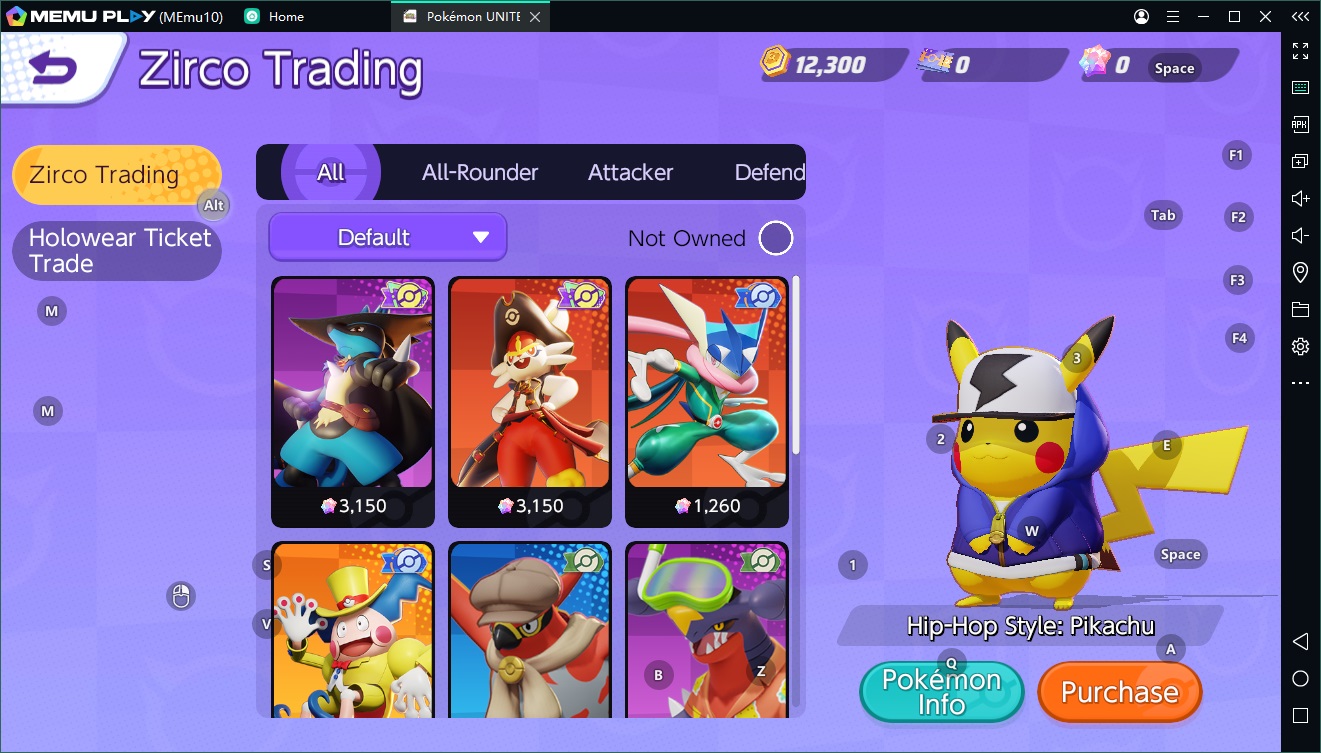Screen dimensions: 1321x753
Task: Show the All-Rounder category
Action: [x=480, y=172]
